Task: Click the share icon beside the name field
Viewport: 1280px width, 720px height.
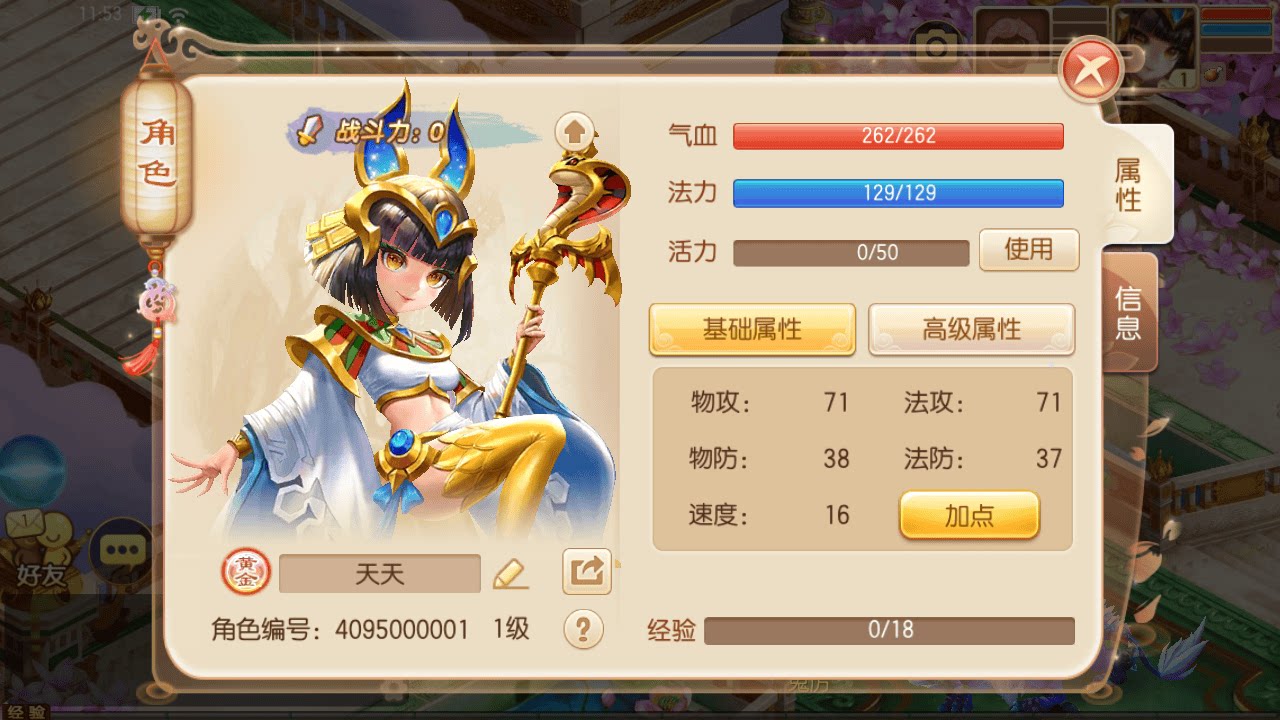Action: (585, 570)
